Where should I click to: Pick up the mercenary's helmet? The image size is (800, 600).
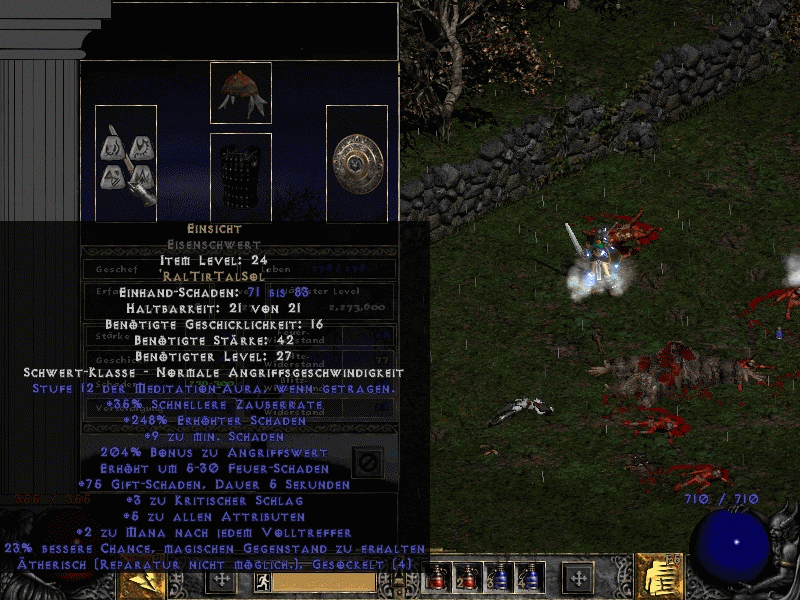pyautogui.click(x=240, y=92)
